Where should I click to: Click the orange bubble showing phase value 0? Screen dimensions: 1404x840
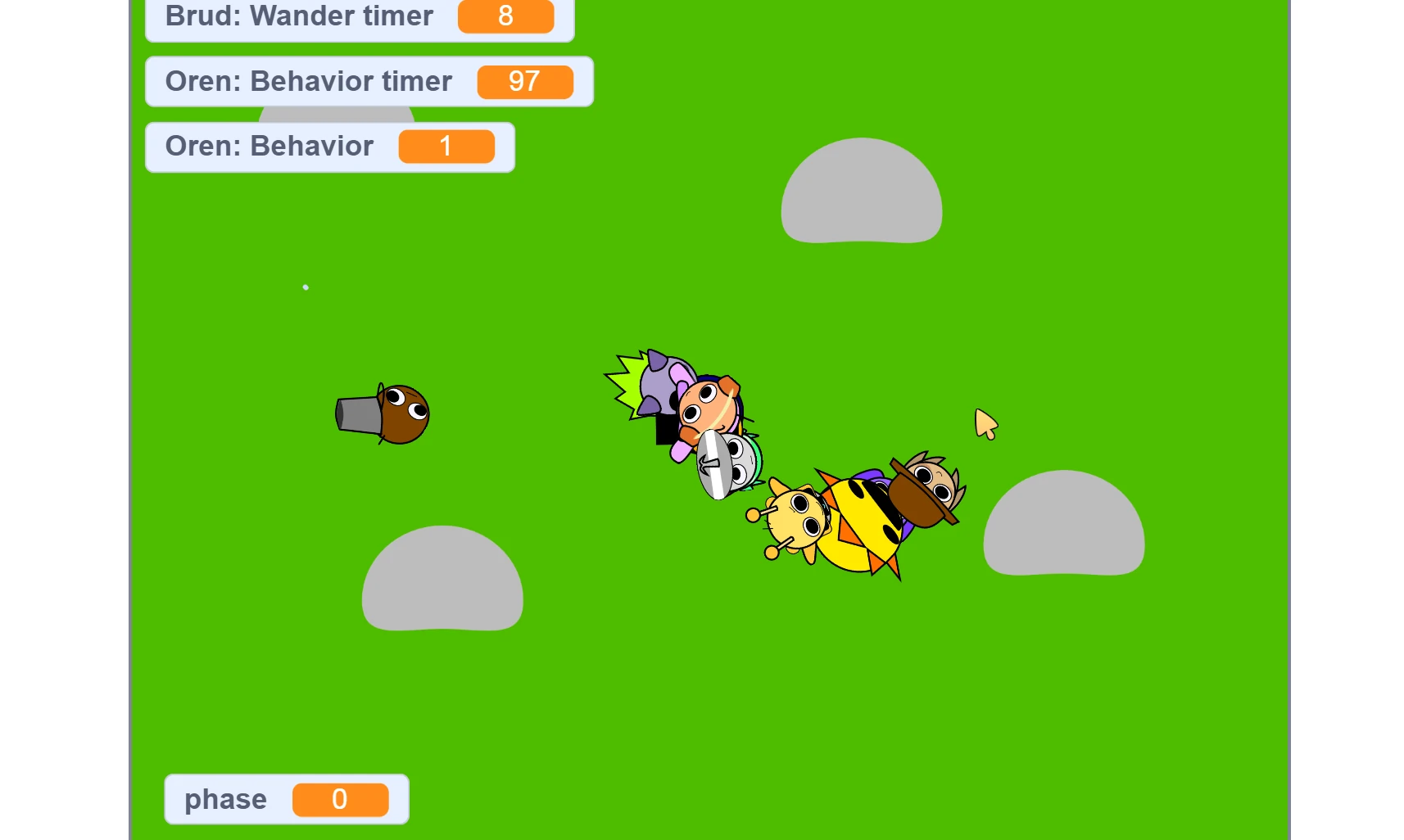pyautogui.click(x=342, y=800)
